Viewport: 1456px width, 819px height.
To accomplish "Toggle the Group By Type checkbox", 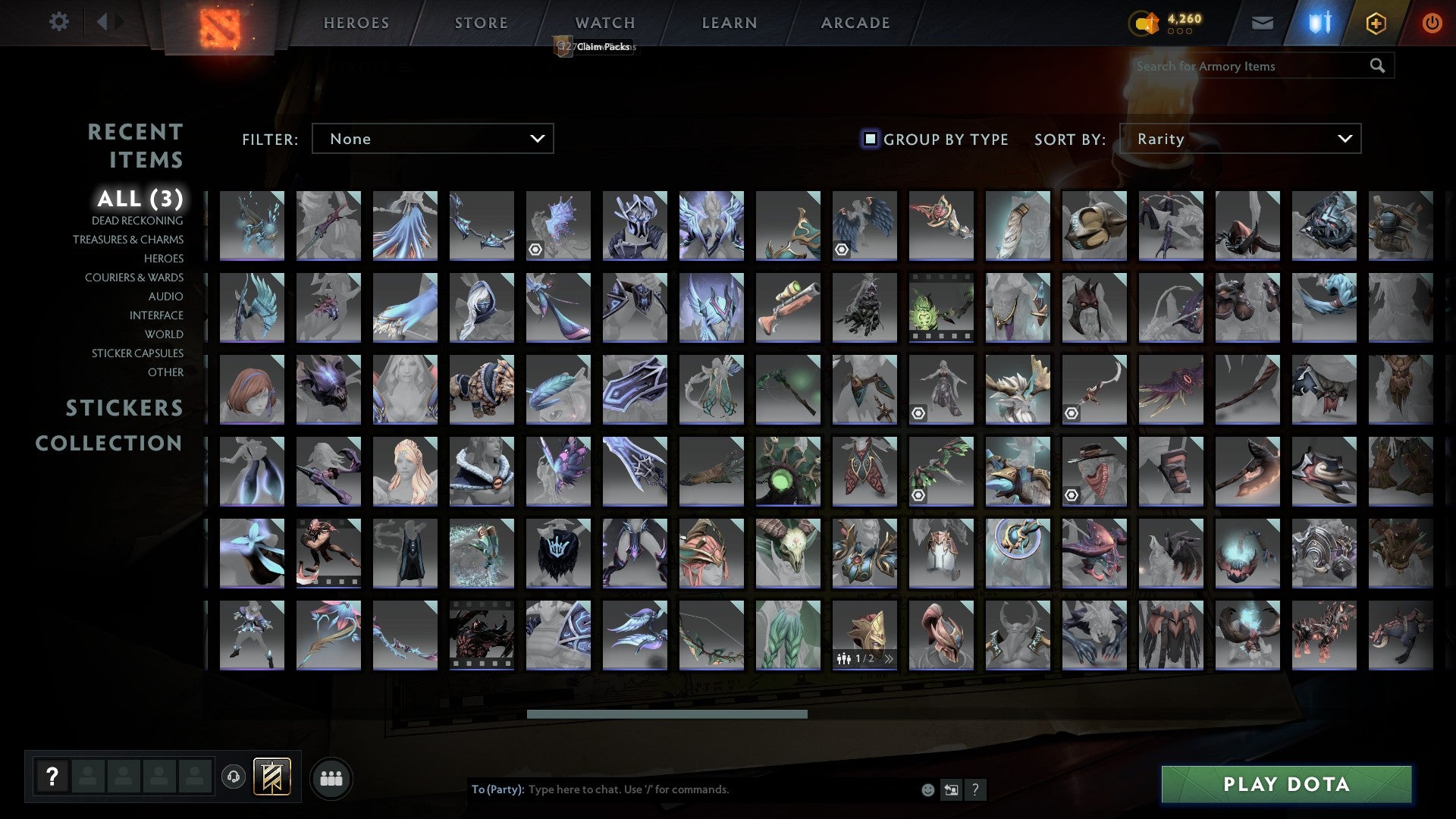I will click(x=869, y=139).
